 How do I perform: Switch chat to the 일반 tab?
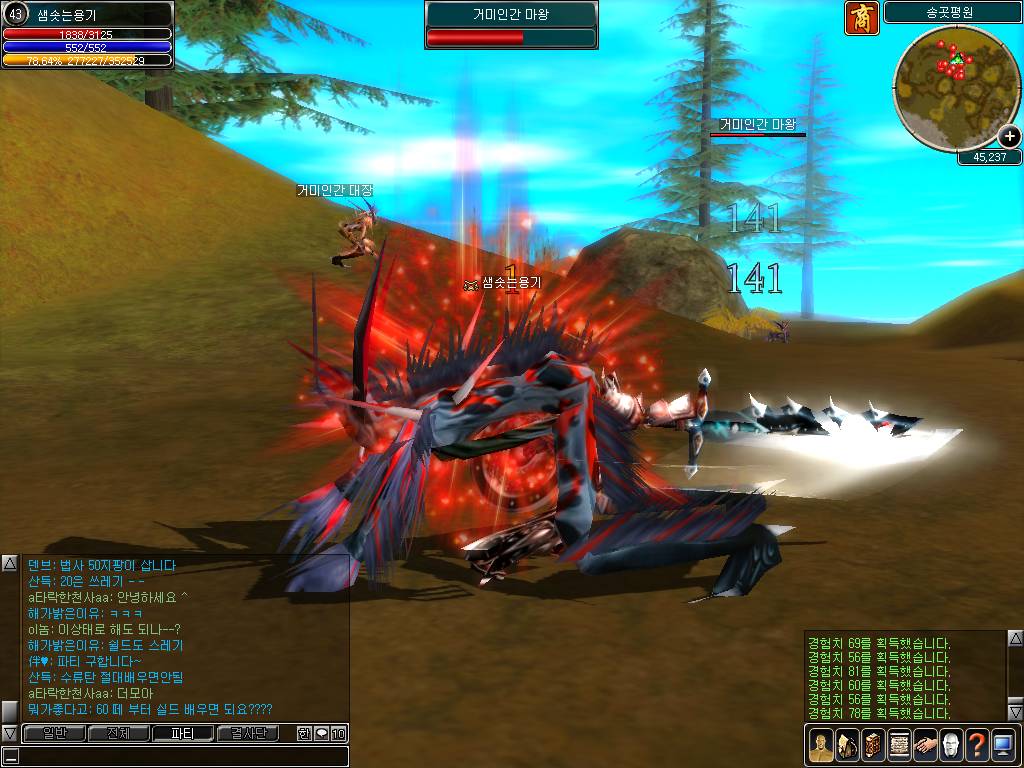coord(53,733)
